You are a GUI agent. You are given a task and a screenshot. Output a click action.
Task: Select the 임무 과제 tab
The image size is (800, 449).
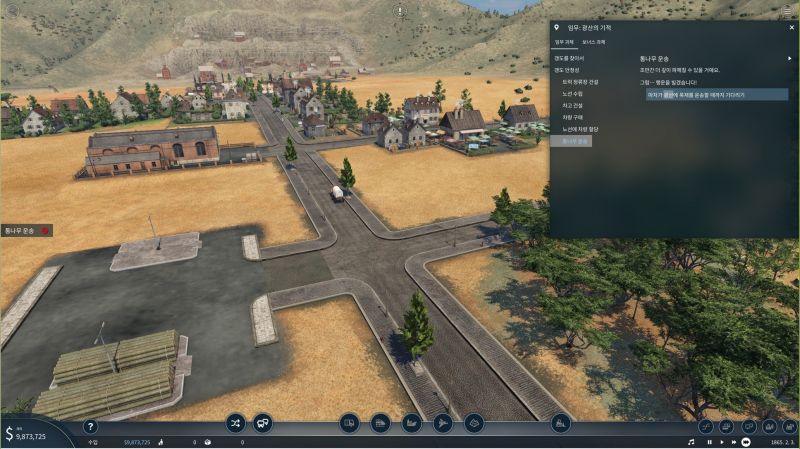565,43
